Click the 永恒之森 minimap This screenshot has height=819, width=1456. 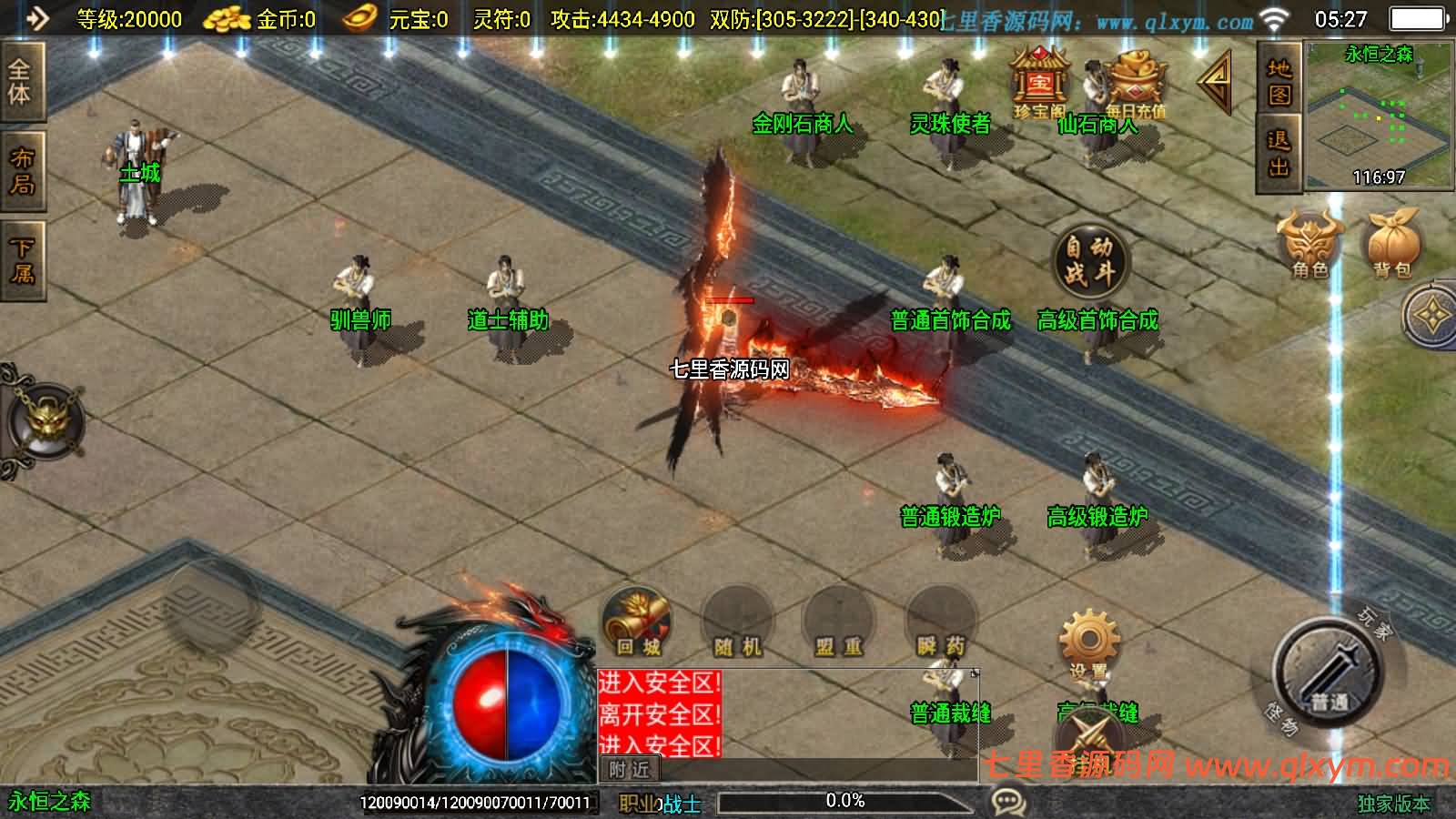tap(1379, 116)
